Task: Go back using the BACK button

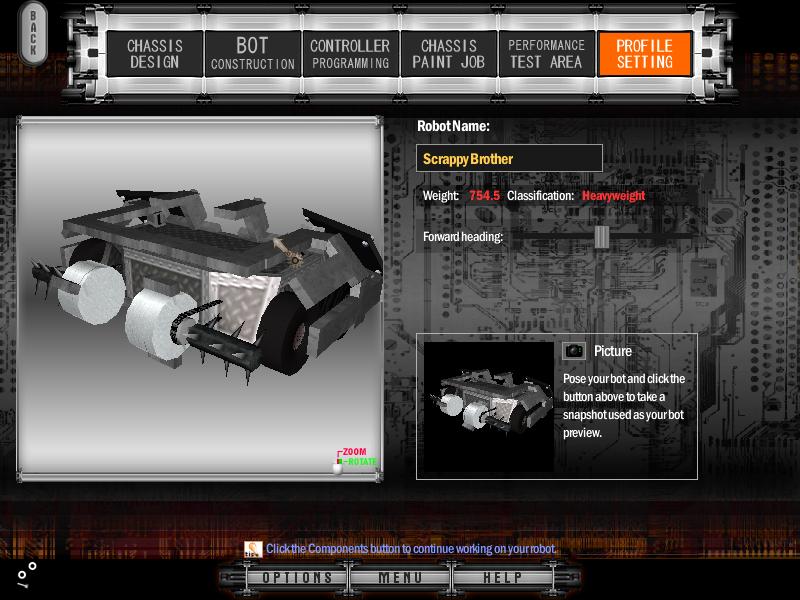Action: (32, 33)
